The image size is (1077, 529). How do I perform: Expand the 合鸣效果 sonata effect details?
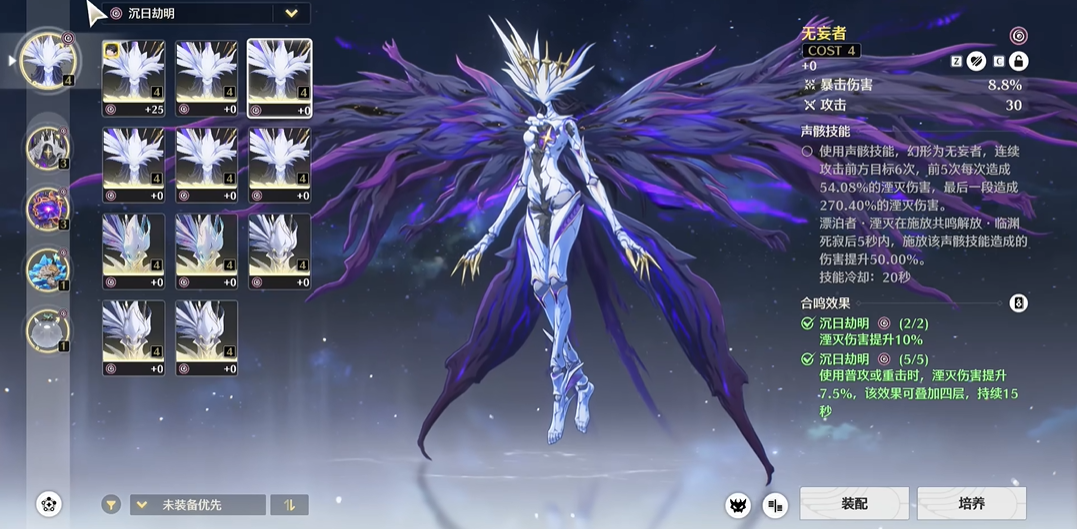[1018, 303]
